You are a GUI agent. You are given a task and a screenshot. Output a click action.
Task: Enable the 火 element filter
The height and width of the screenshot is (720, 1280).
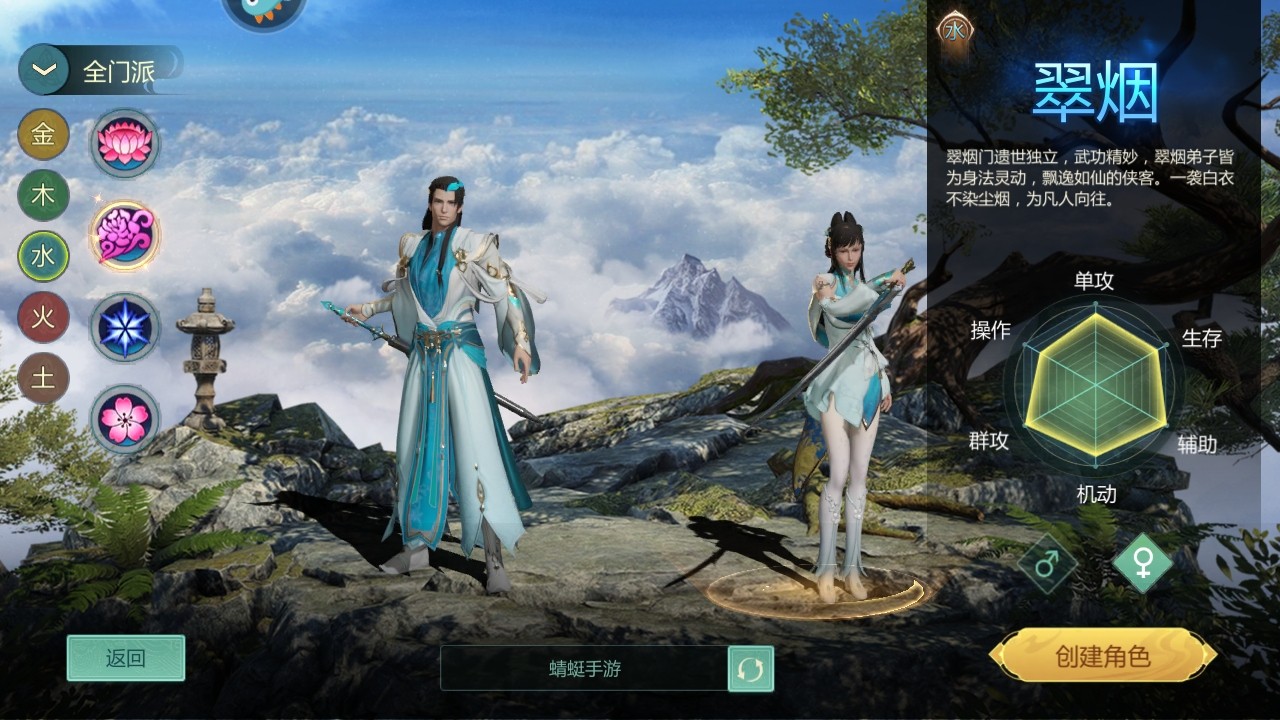tap(42, 318)
